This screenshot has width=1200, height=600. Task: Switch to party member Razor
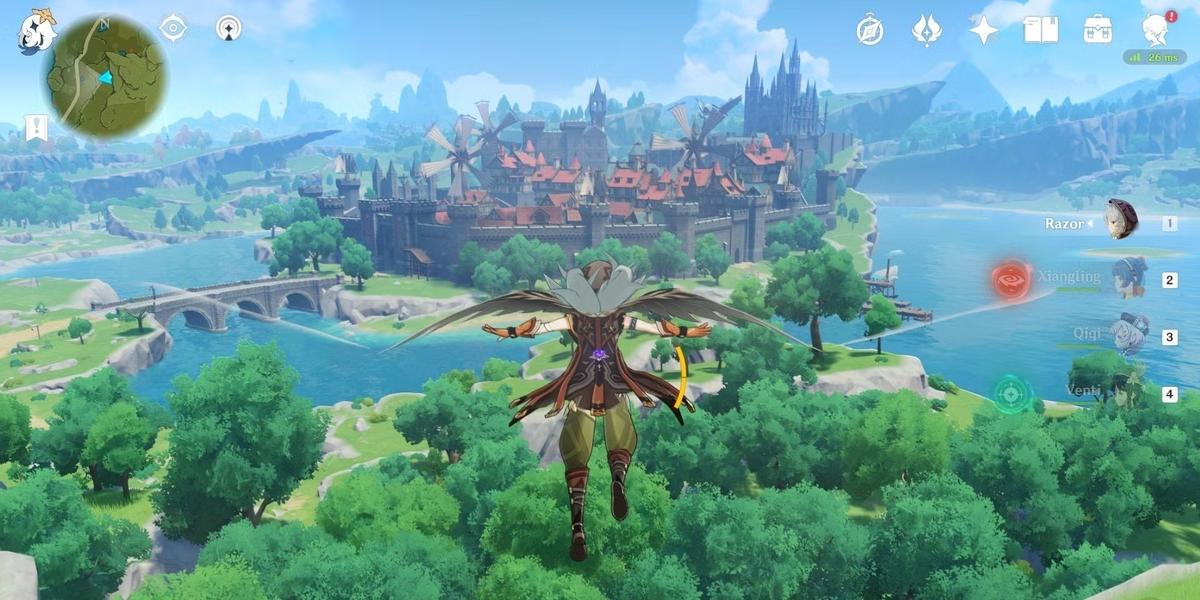coord(1121,220)
